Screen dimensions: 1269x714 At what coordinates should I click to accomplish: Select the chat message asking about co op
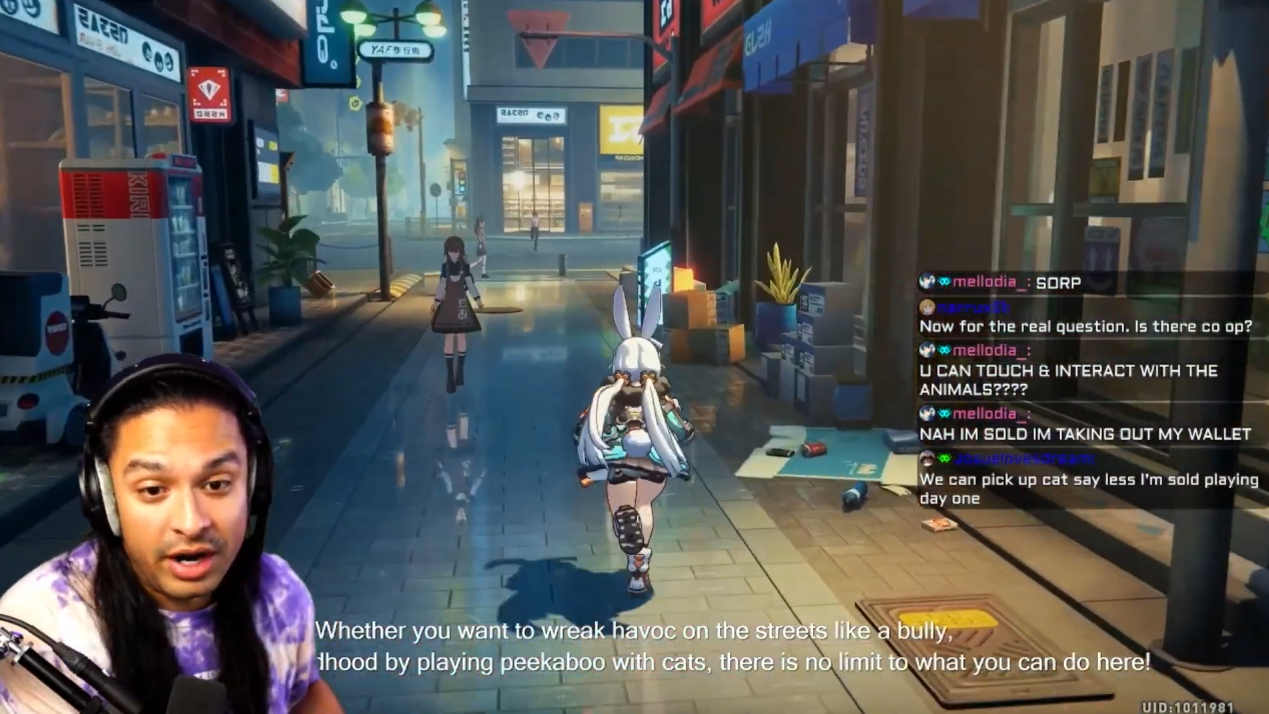[1085, 326]
